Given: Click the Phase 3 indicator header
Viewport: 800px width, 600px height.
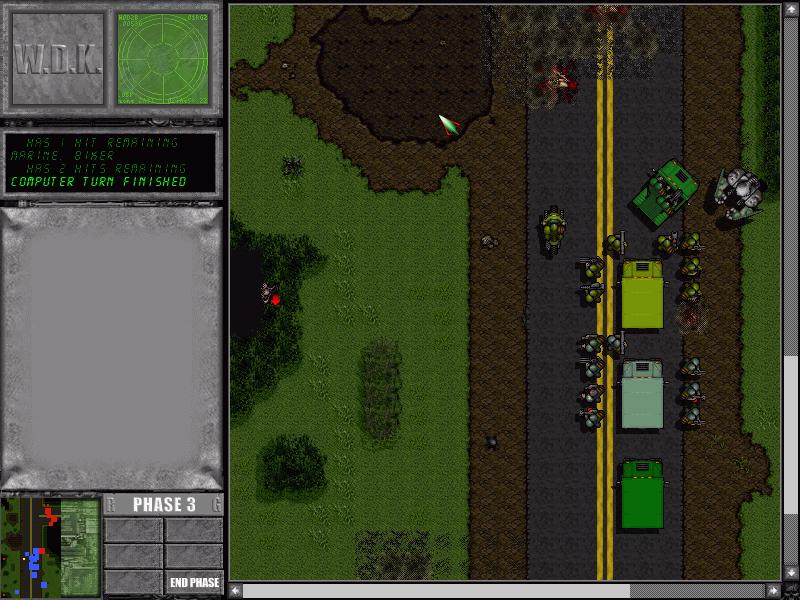Looking at the screenshot, I should point(163,505).
